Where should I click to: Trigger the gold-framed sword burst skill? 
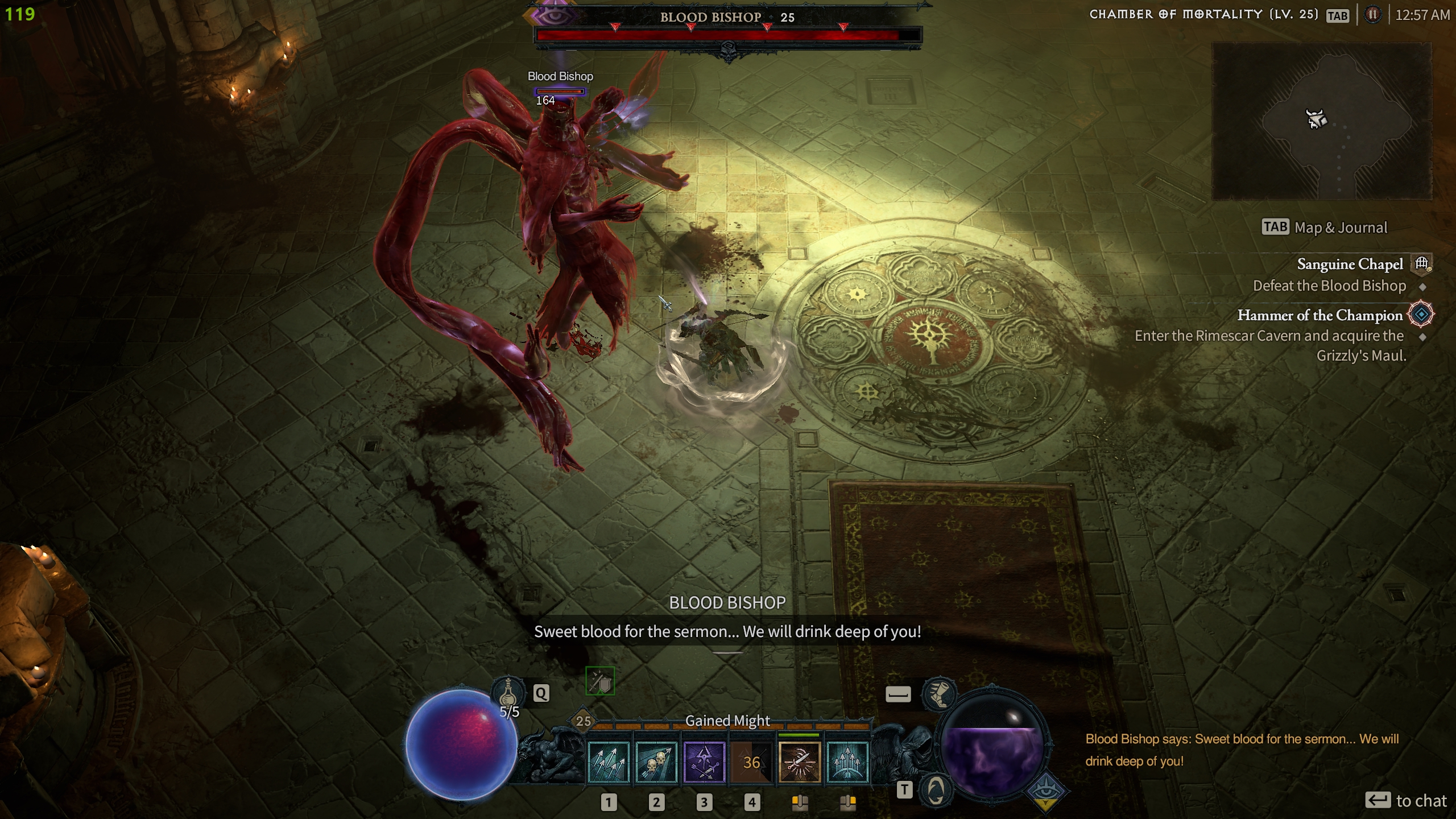click(x=799, y=762)
